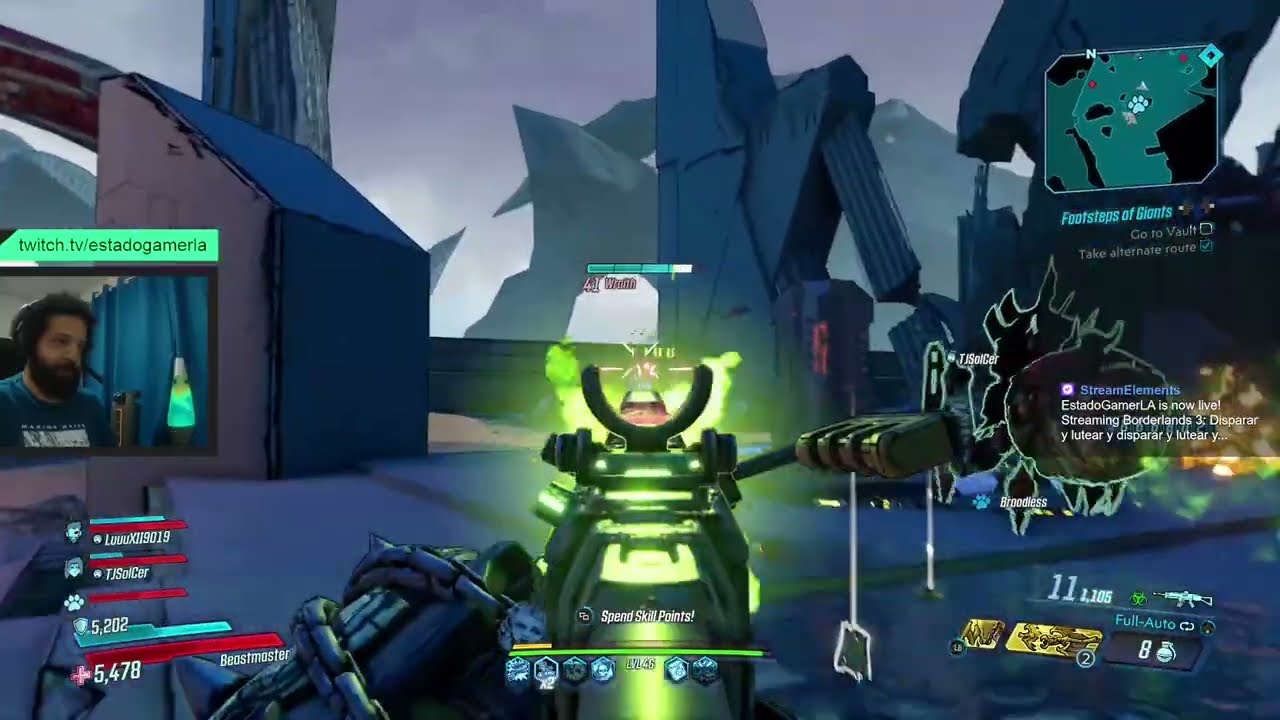
Task: Open the twitch.tv/estadogamerla banner
Action: point(110,245)
